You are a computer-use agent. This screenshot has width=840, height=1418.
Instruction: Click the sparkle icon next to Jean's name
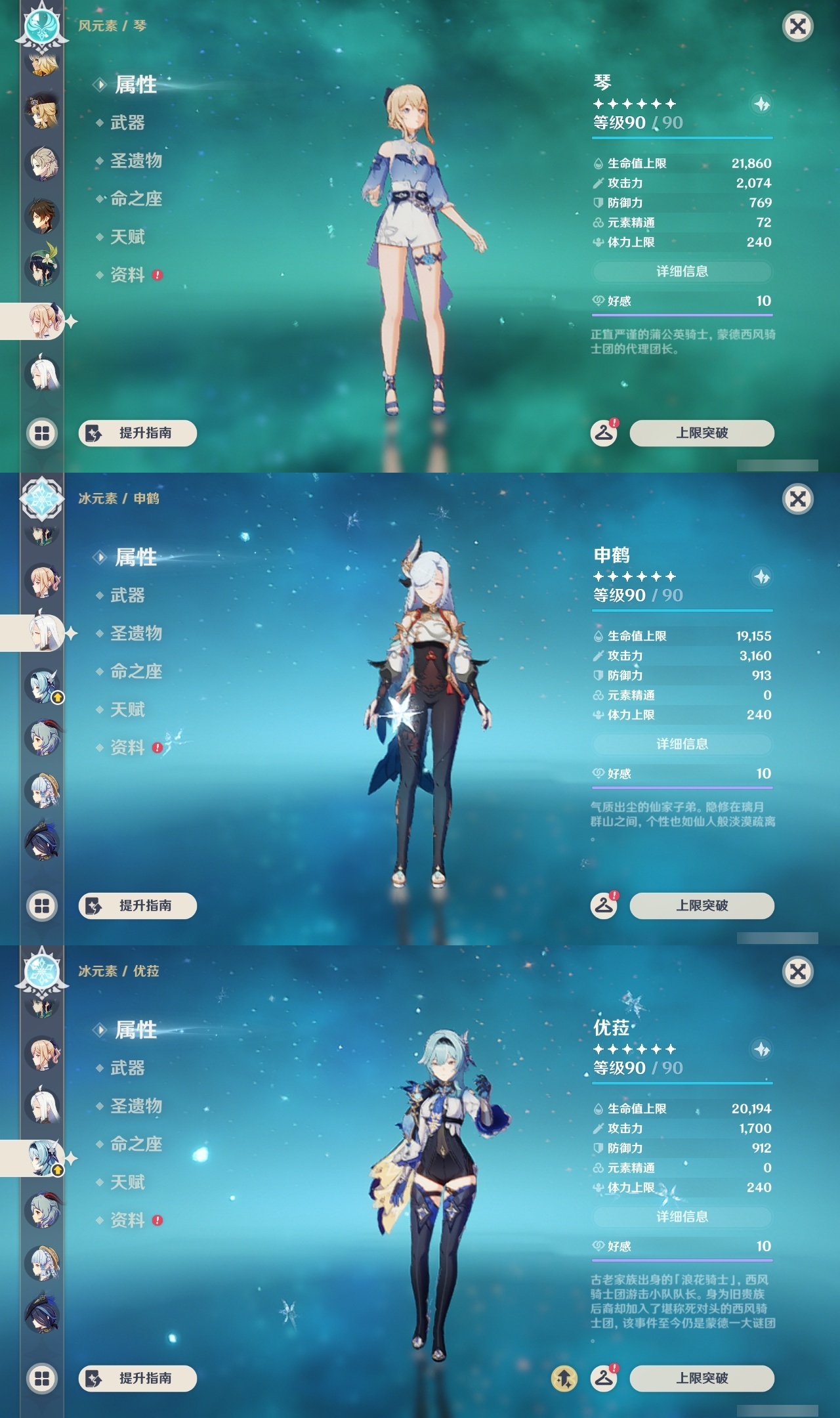tap(760, 105)
